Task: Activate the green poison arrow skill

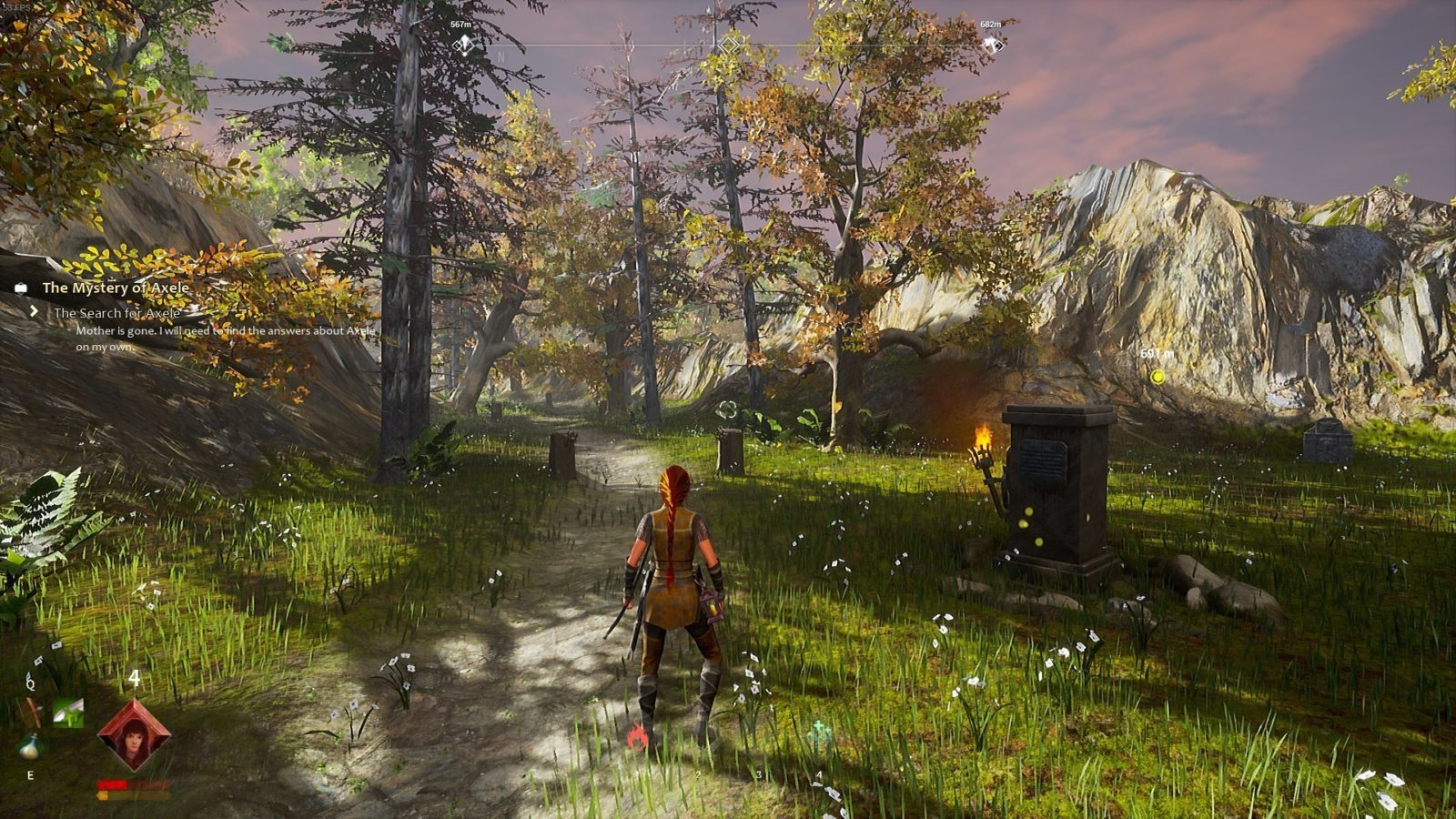Action: coord(68,712)
